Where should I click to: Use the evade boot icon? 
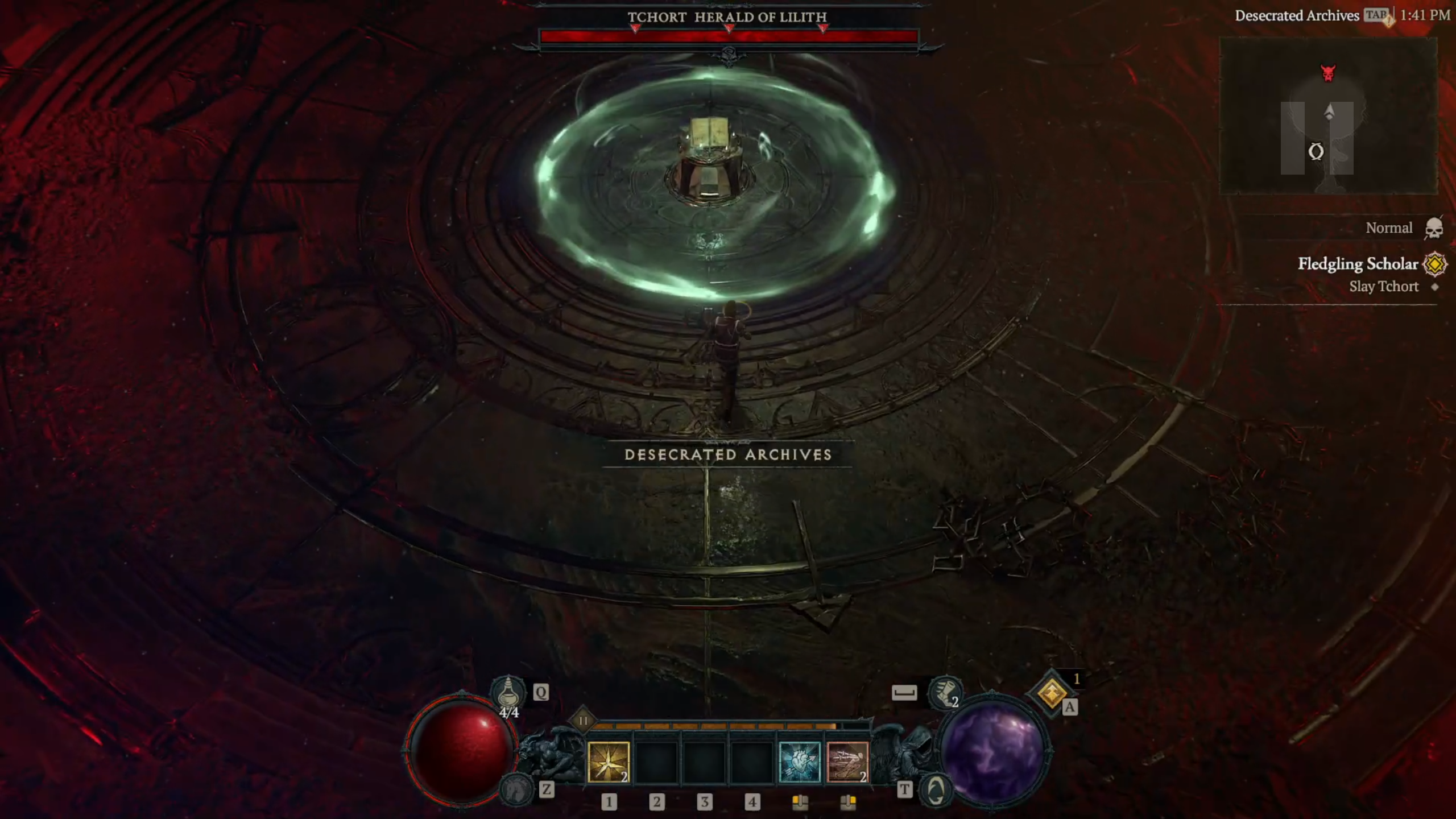(944, 692)
